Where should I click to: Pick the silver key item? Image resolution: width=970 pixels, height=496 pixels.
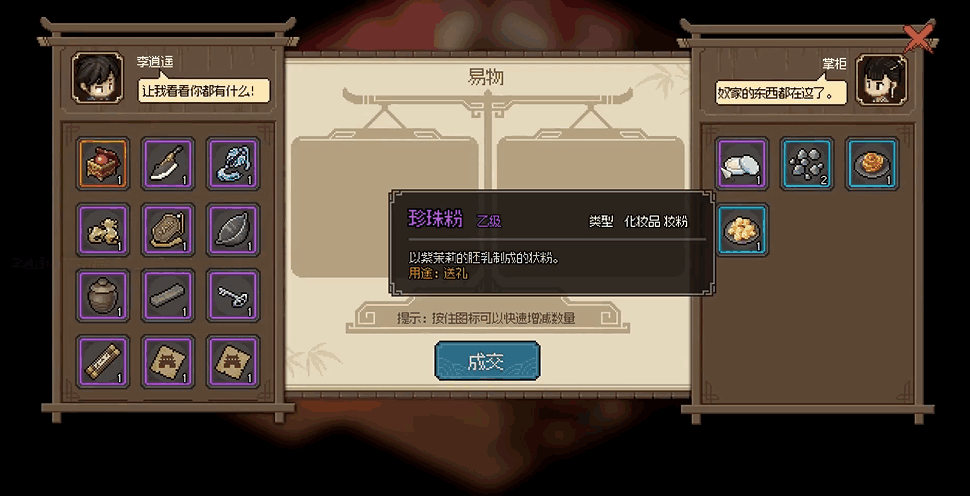233,295
